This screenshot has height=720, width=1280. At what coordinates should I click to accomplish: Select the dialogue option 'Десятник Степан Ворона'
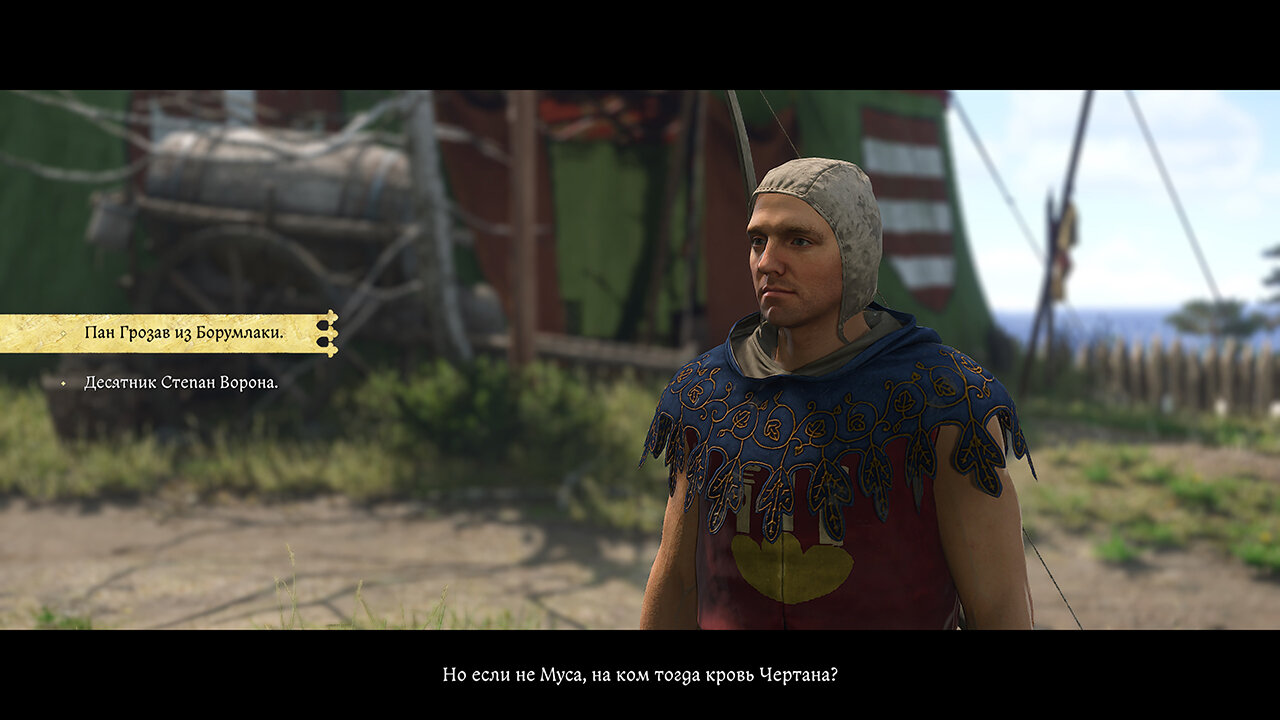(180, 383)
